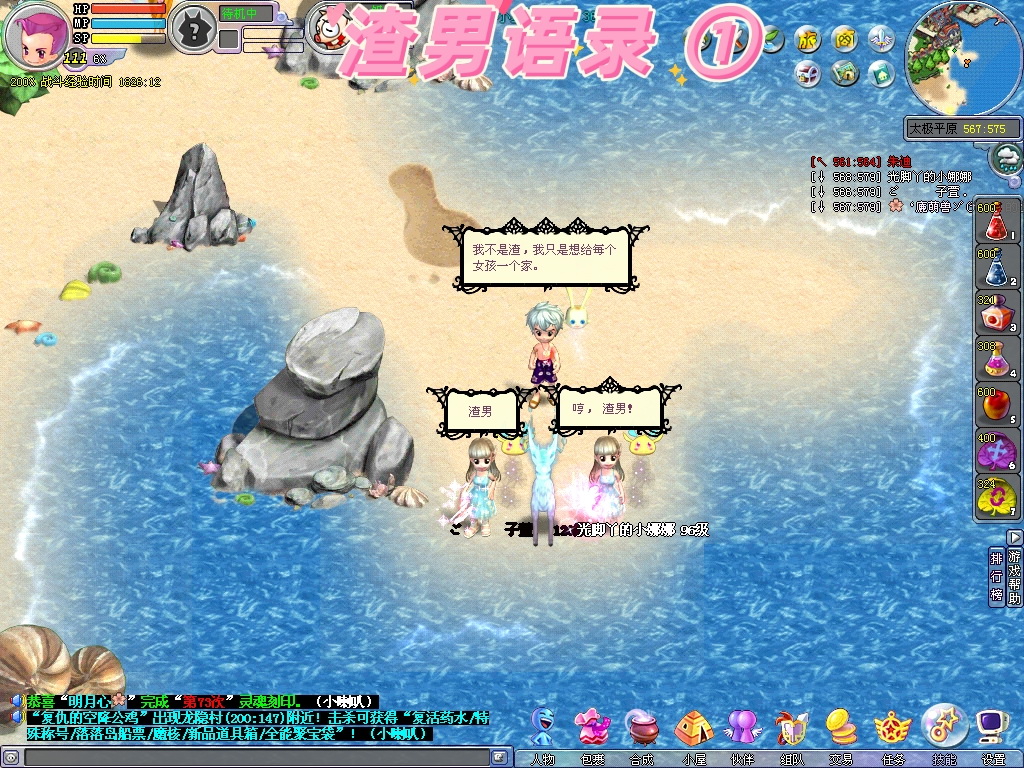This screenshot has height=768, width=1024.
Task: Open the 排行榜 ranking tab
Action: tap(996, 577)
